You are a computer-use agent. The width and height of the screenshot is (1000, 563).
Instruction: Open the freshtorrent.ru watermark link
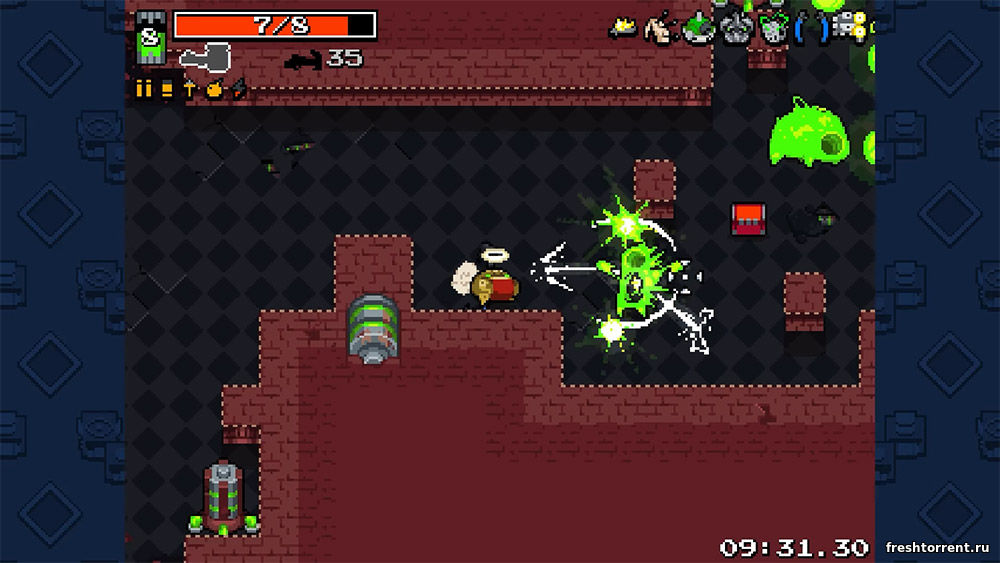pyautogui.click(x=938, y=547)
